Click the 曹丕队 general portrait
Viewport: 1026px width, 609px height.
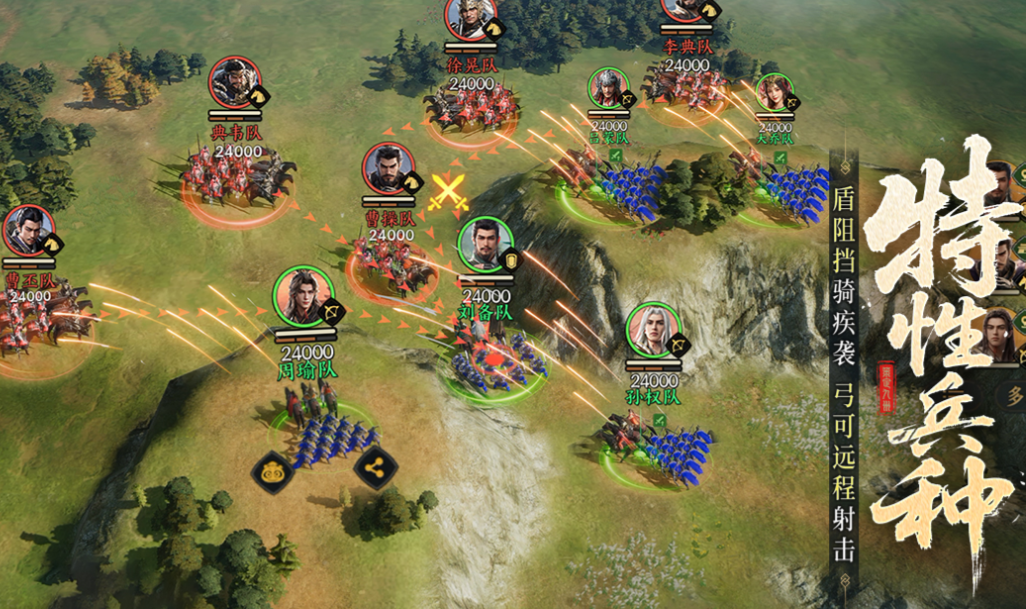pos(27,230)
